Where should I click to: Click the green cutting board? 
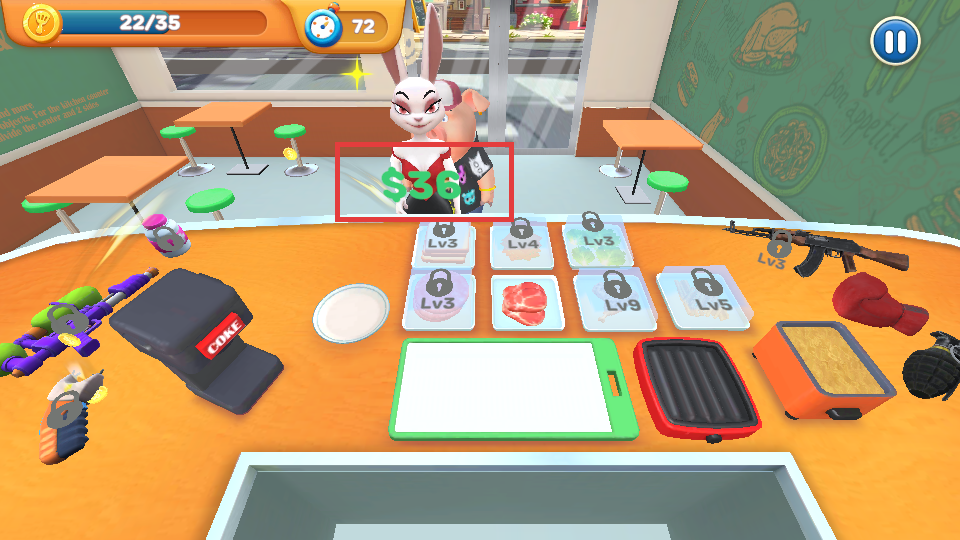514,389
